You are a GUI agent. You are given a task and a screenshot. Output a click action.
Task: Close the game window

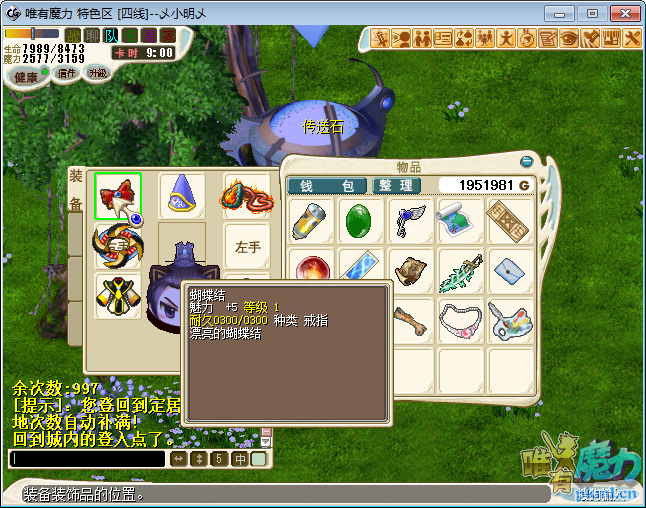621,13
